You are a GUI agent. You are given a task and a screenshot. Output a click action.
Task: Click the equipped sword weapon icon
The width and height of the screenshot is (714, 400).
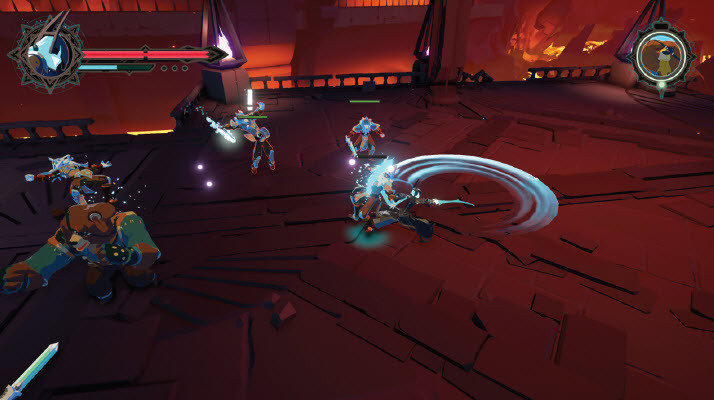pyautogui.click(x=32, y=370)
